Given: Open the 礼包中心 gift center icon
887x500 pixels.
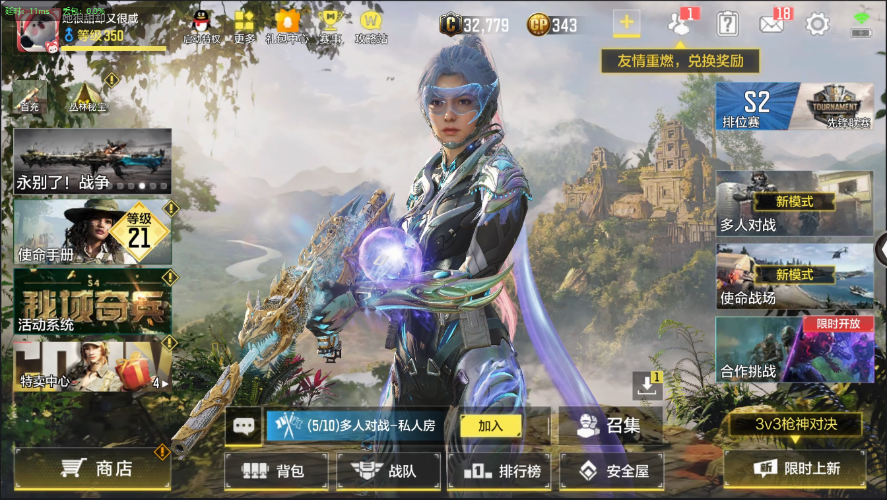Looking at the screenshot, I should (x=286, y=26).
